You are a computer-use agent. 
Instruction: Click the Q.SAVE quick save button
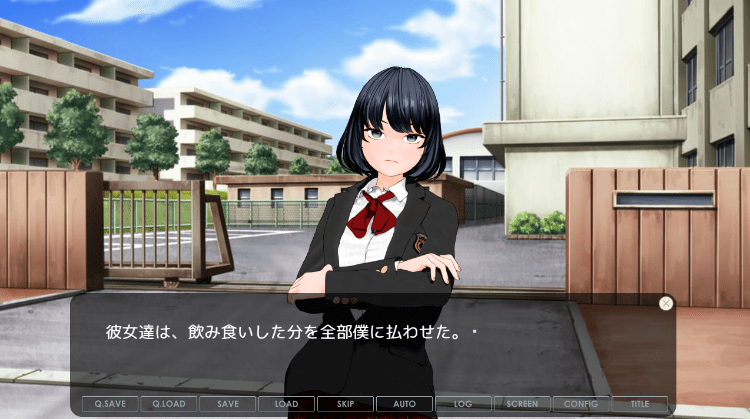pyautogui.click(x=110, y=404)
